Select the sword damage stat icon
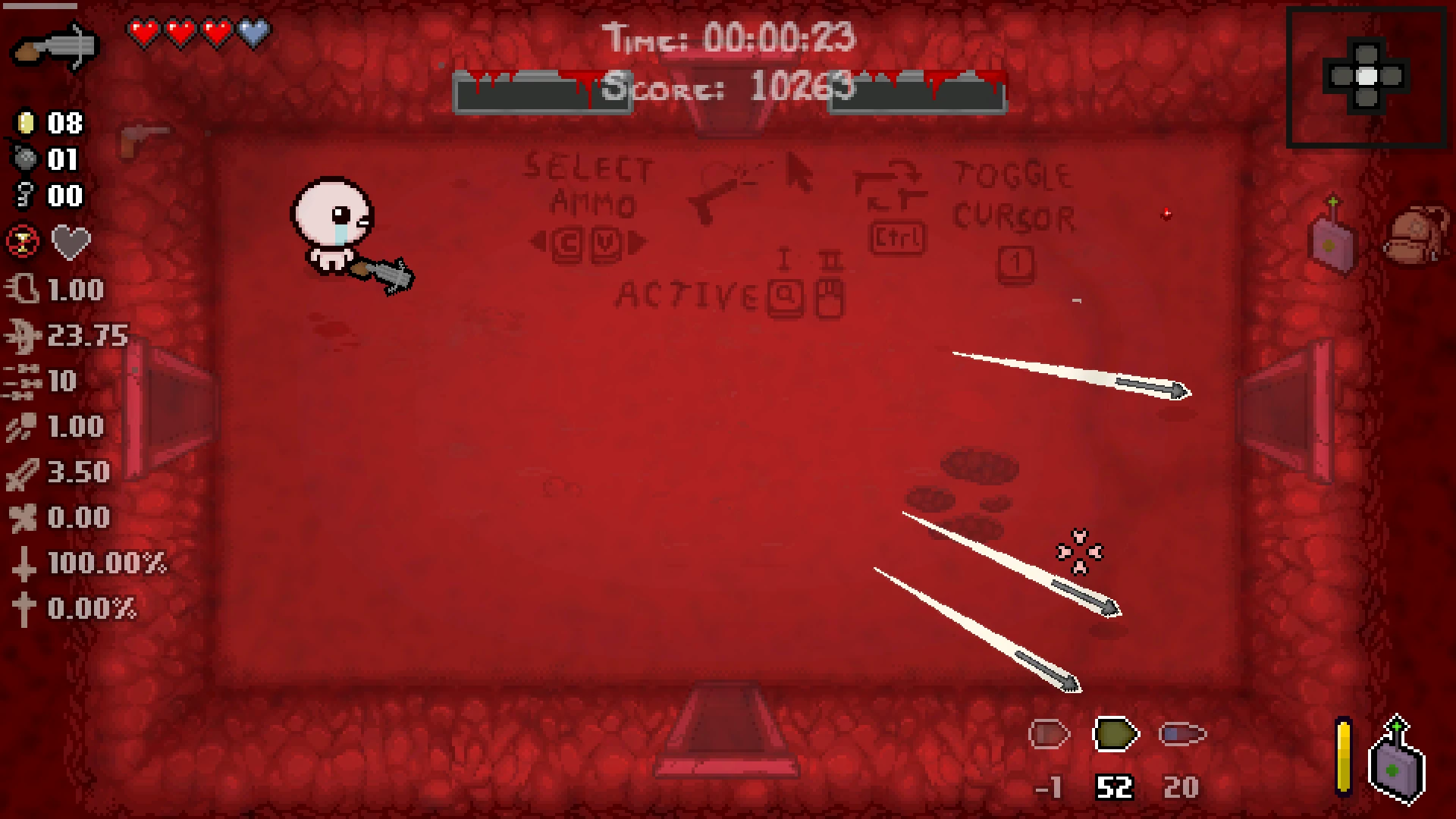The image size is (1456, 819). point(23,472)
